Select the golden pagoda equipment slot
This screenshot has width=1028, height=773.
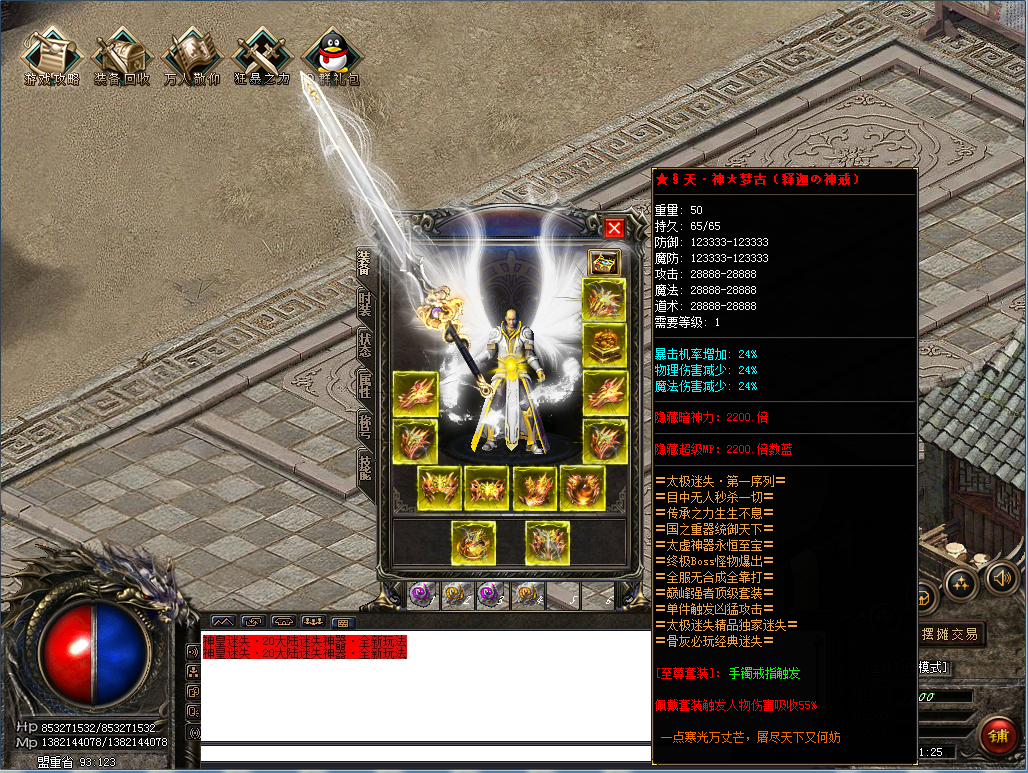point(604,345)
